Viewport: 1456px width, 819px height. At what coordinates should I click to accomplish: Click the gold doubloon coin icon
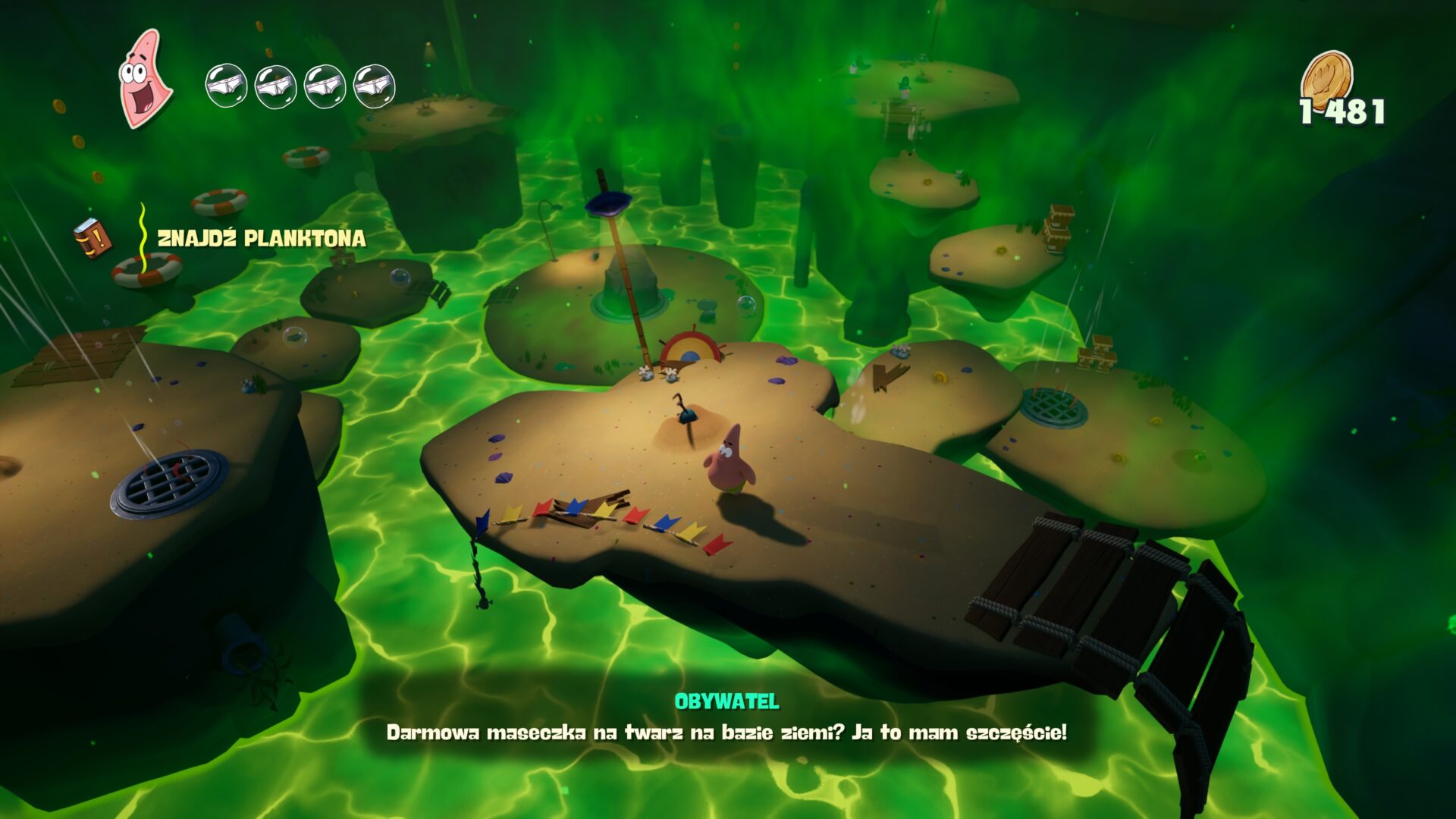coord(1327,76)
